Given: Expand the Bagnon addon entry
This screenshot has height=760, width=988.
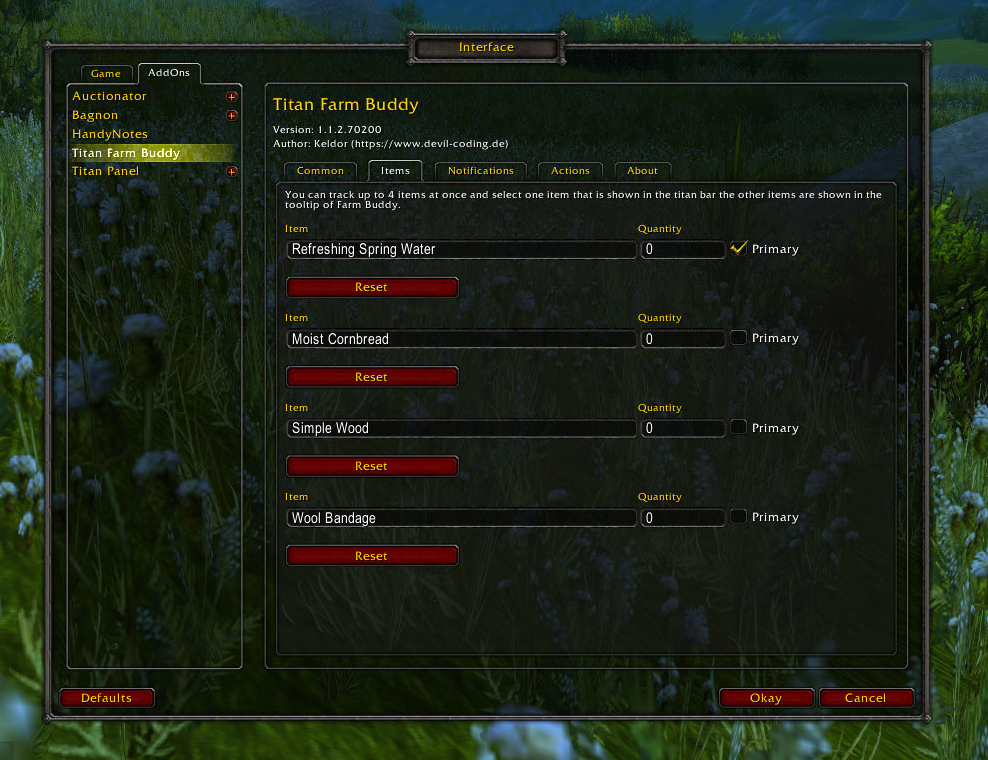Looking at the screenshot, I should [232, 116].
